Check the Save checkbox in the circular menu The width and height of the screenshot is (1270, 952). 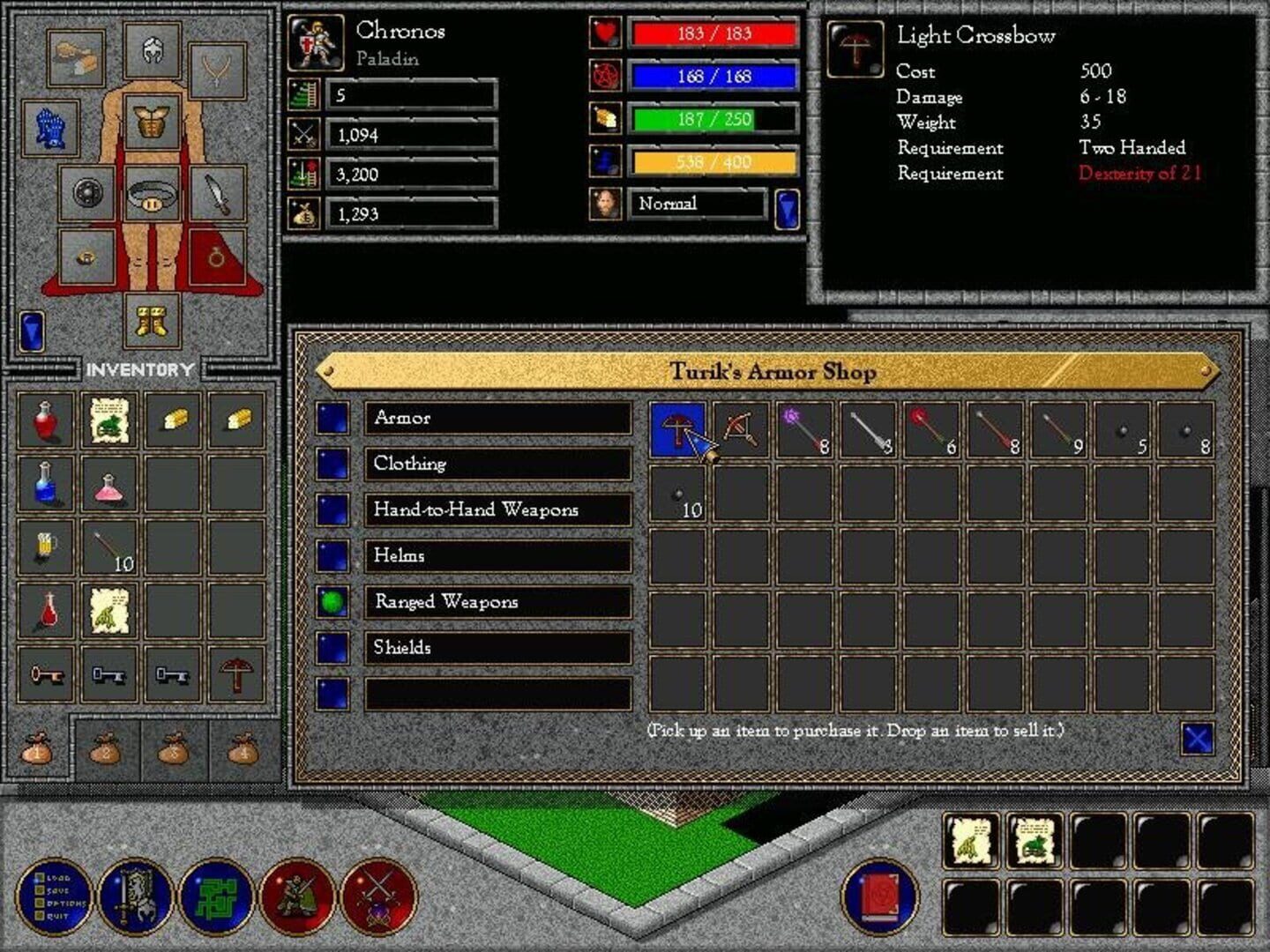pos(38,890)
